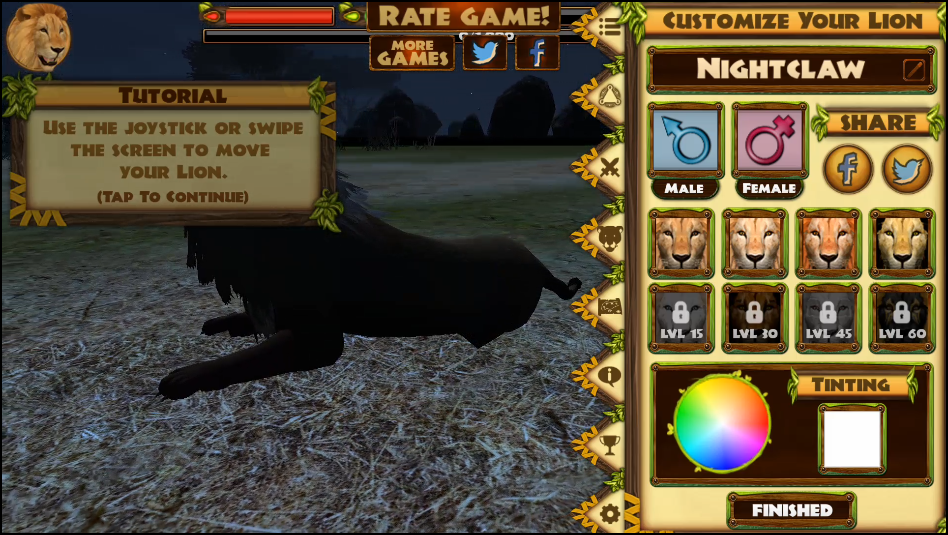Choose the Female gender option
Screen dimensions: 948x535
point(769,141)
